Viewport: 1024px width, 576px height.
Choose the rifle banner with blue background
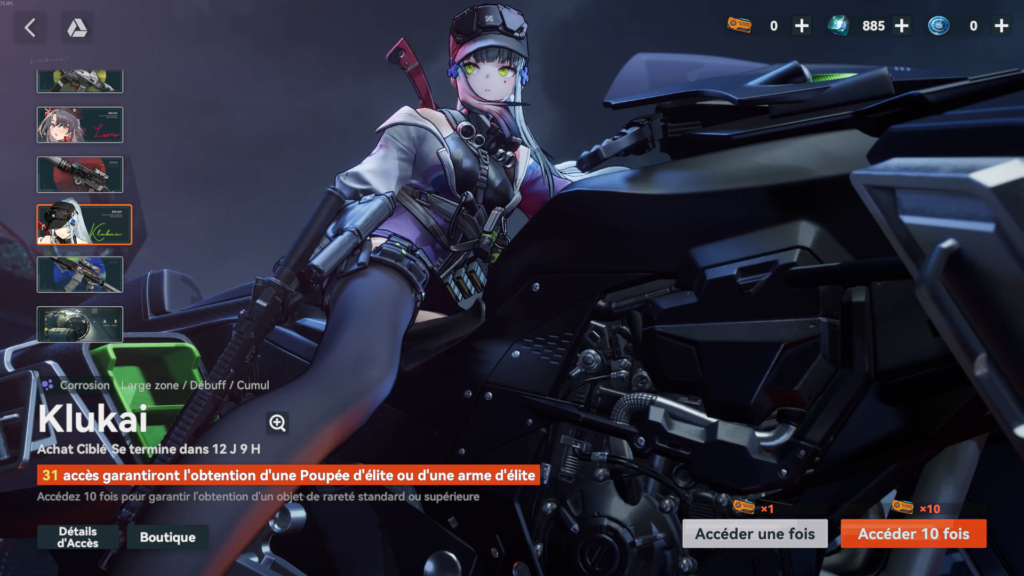(x=80, y=274)
